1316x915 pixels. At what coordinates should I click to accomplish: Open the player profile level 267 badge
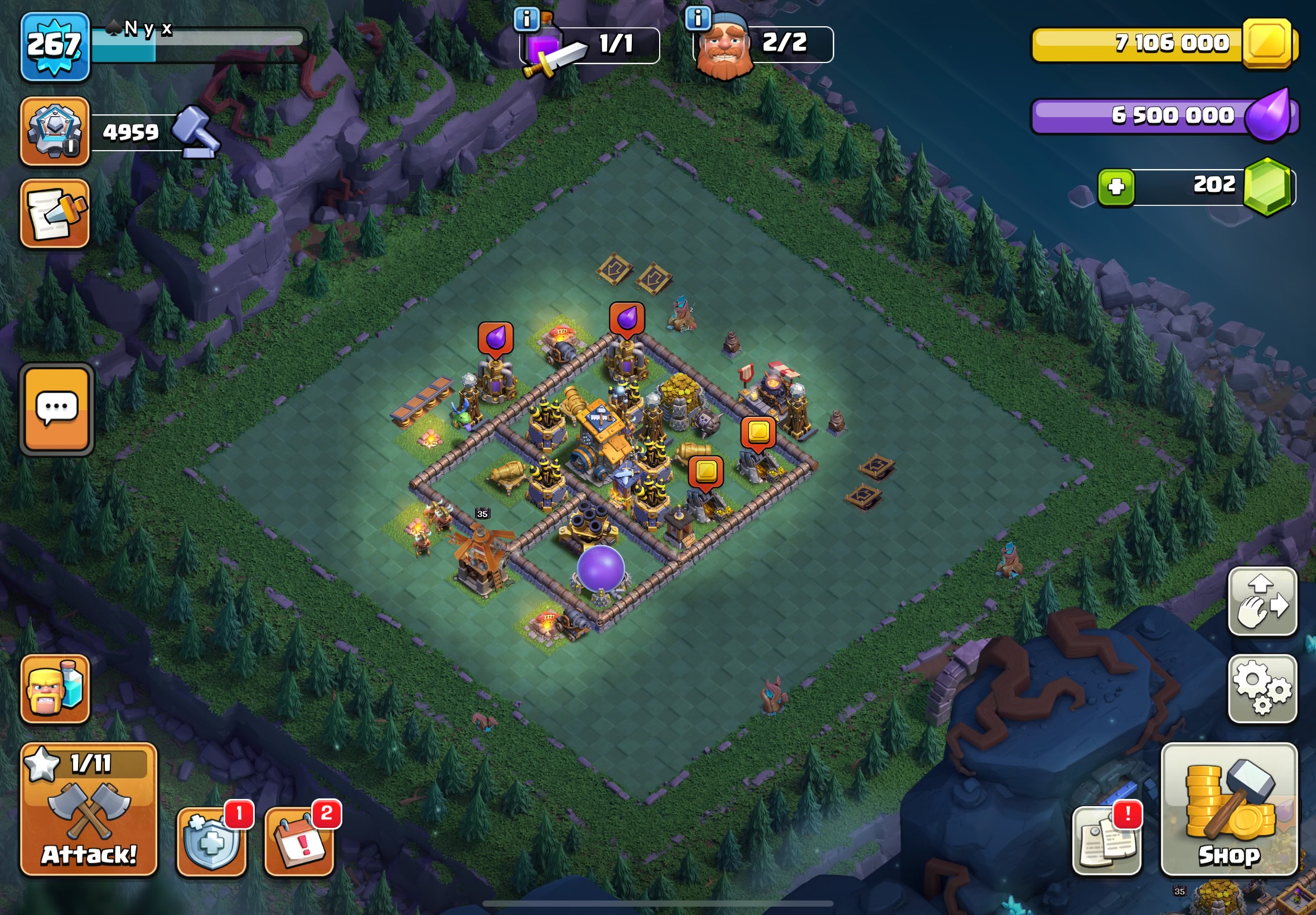point(55,46)
